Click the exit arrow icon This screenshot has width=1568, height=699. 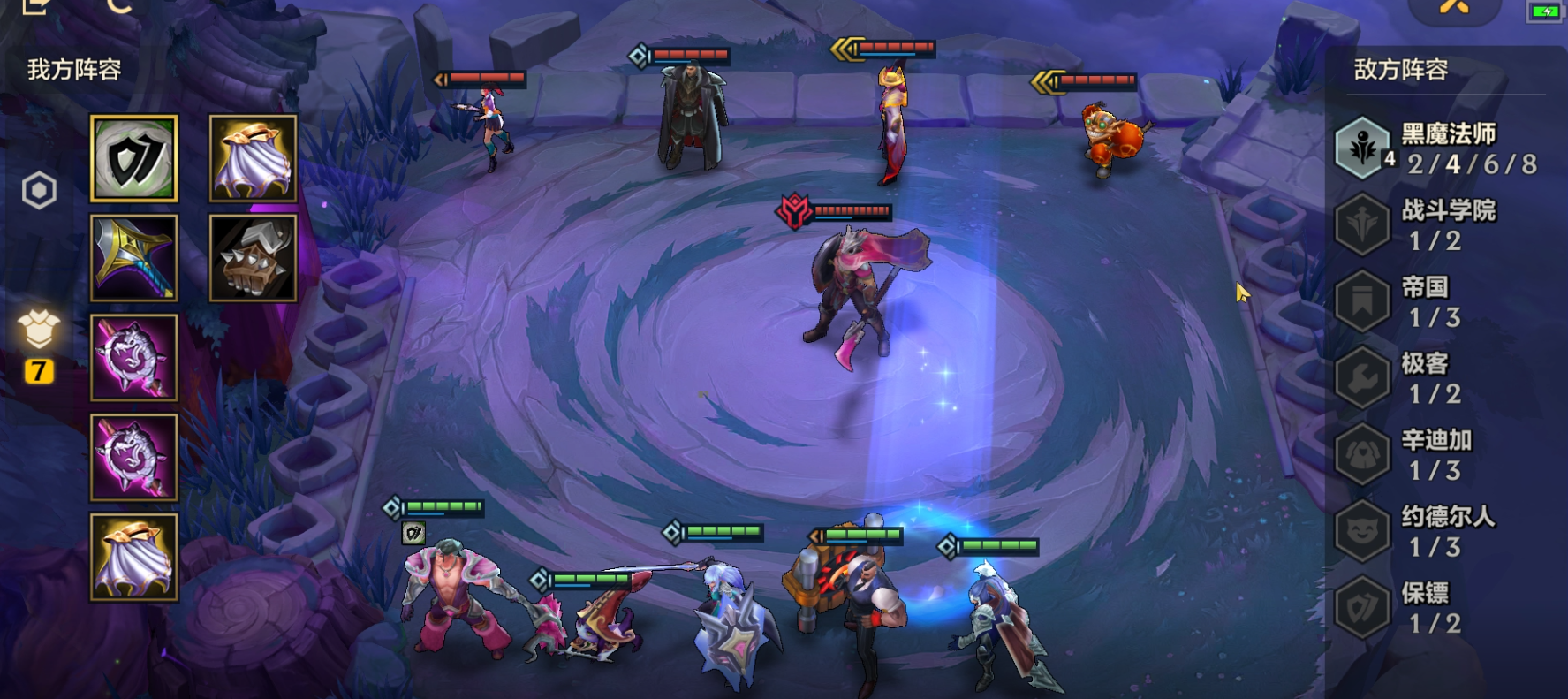point(35,5)
